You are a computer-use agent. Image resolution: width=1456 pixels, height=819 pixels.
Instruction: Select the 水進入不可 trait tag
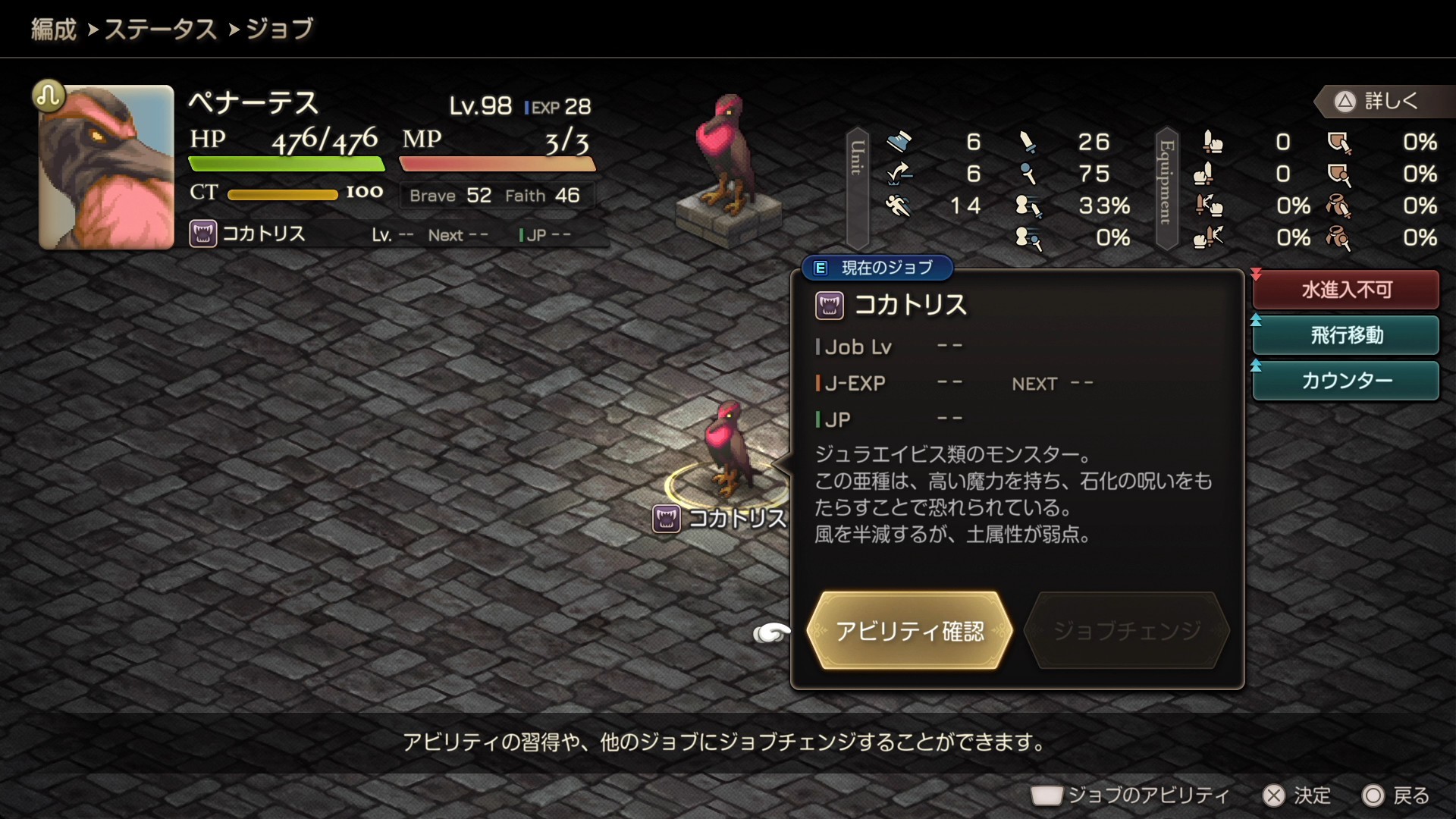click(1346, 290)
